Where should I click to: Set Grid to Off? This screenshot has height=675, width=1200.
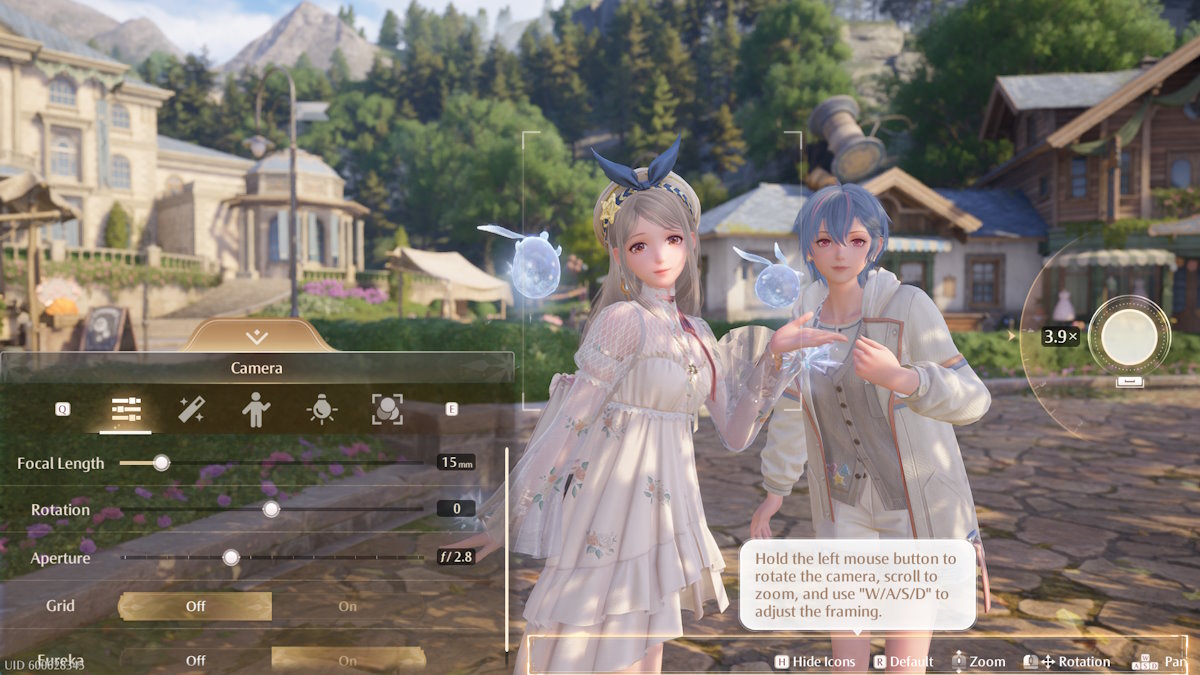tap(195, 606)
